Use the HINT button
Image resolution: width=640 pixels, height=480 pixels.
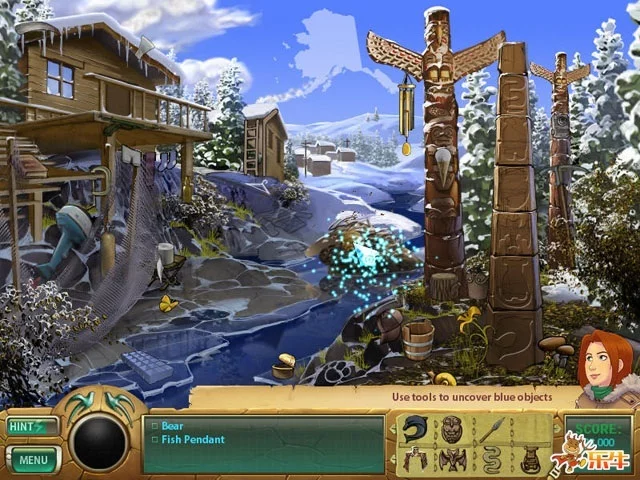click(x=30, y=426)
